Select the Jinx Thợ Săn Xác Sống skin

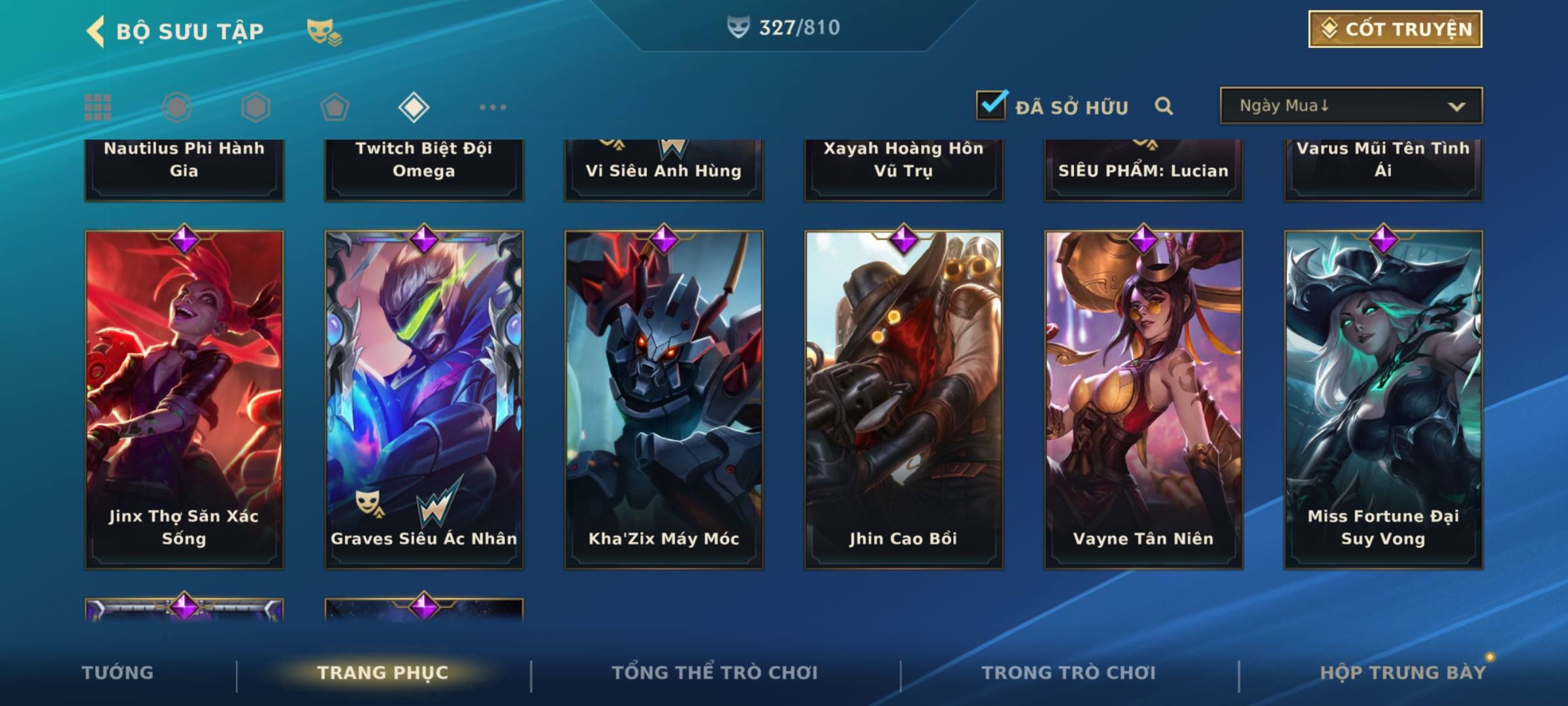184,399
